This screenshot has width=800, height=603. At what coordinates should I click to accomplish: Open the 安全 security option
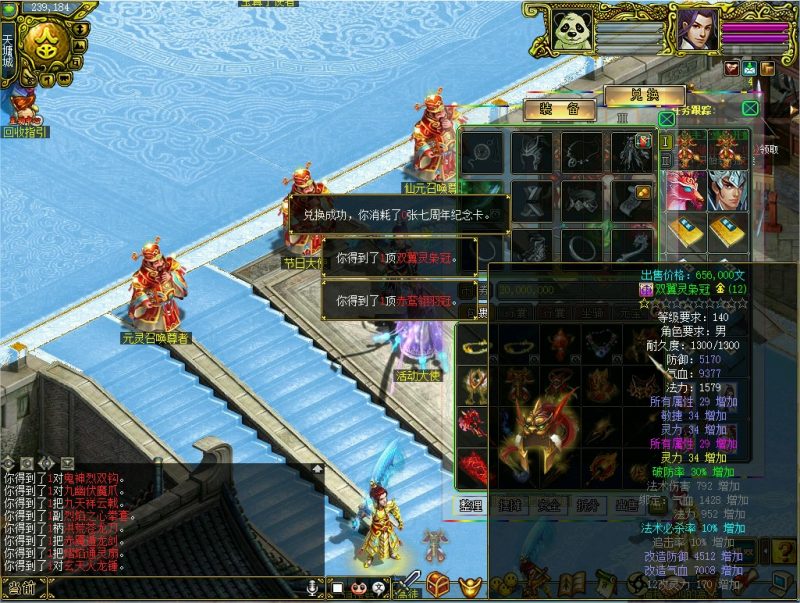[x=552, y=505]
